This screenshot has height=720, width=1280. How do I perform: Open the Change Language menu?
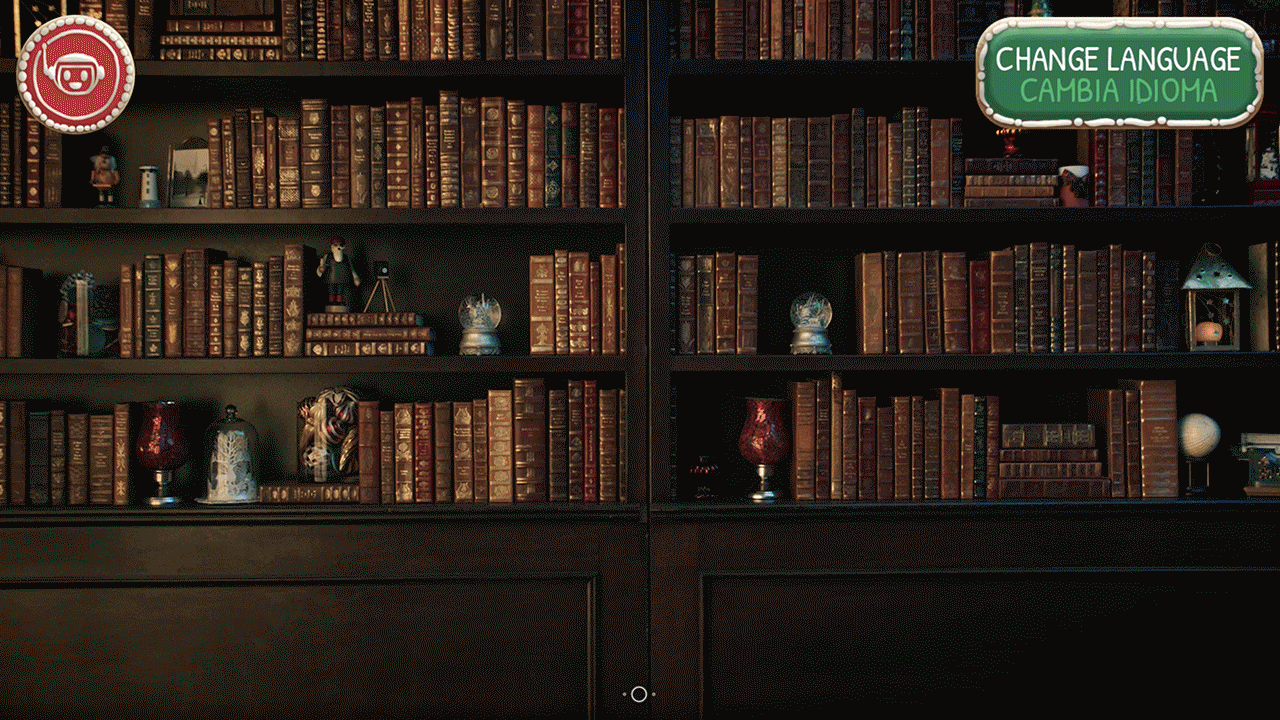pos(1118,73)
